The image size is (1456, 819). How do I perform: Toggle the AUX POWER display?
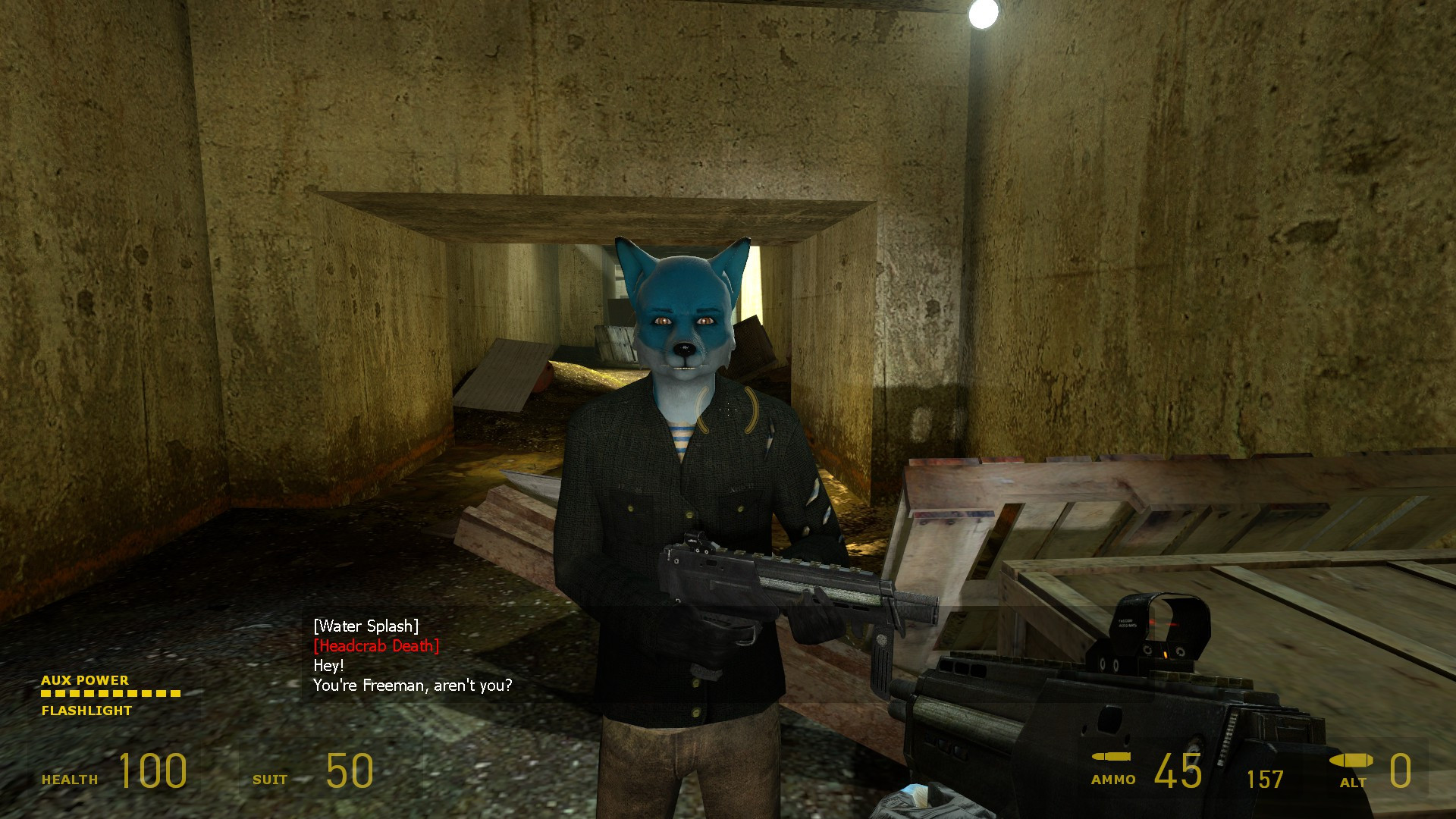tap(83, 680)
